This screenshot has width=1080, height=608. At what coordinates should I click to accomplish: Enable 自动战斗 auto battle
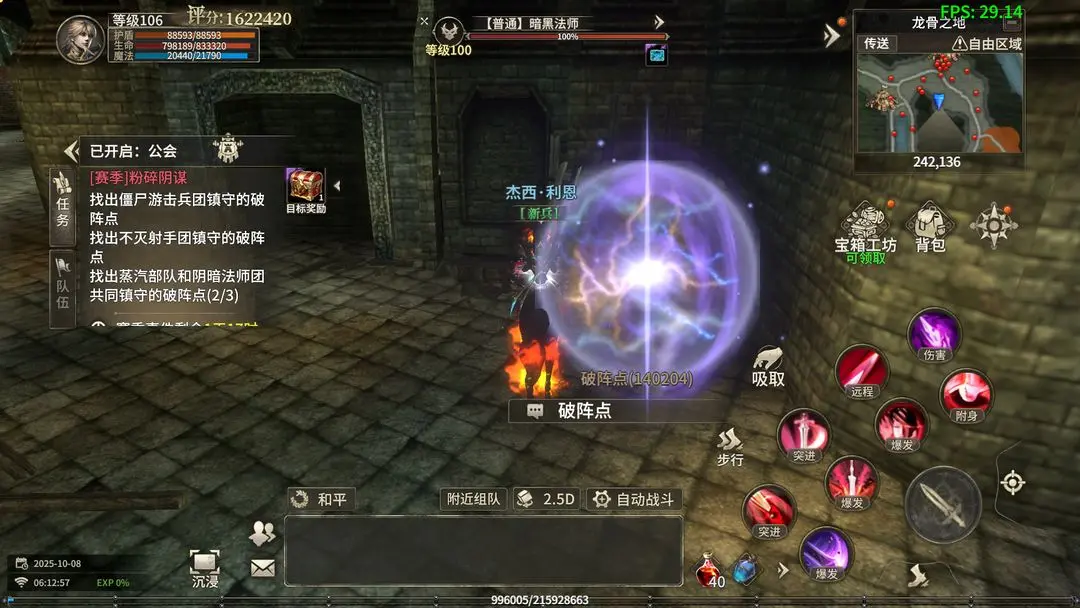click(x=633, y=499)
